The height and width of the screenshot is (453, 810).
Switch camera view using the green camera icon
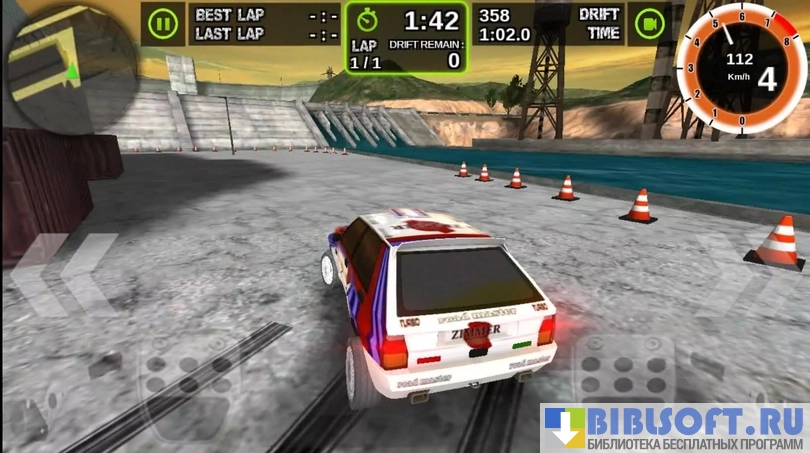point(651,23)
